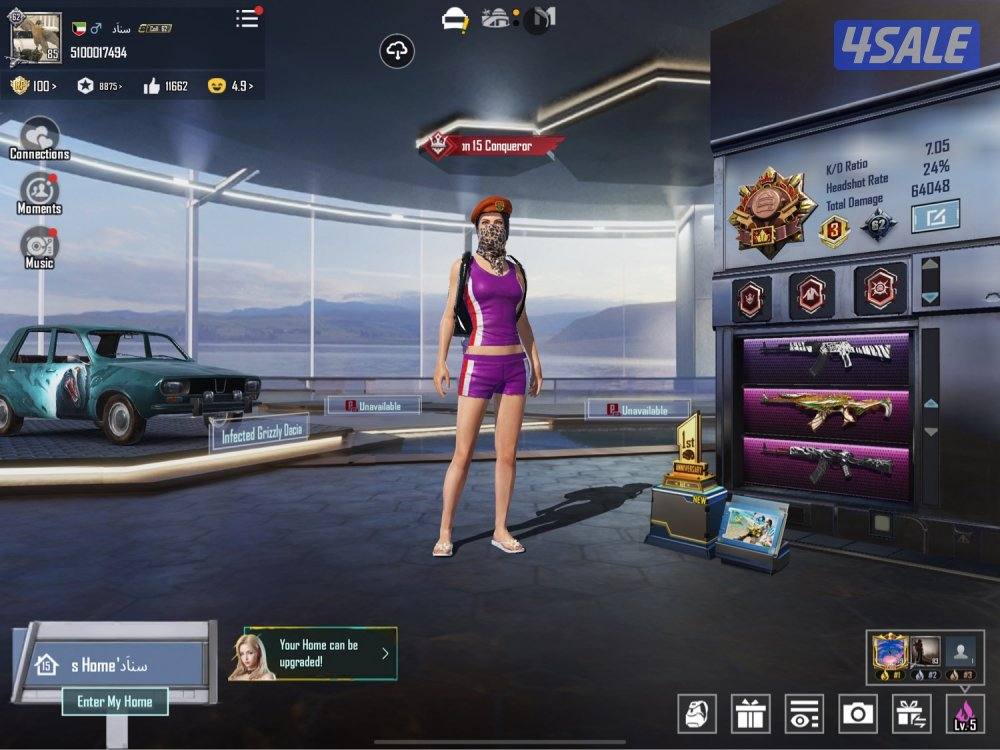This screenshot has height=750, width=1000.
Task: Take a snapshot with the camera icon
Action: tap(858, 713)
